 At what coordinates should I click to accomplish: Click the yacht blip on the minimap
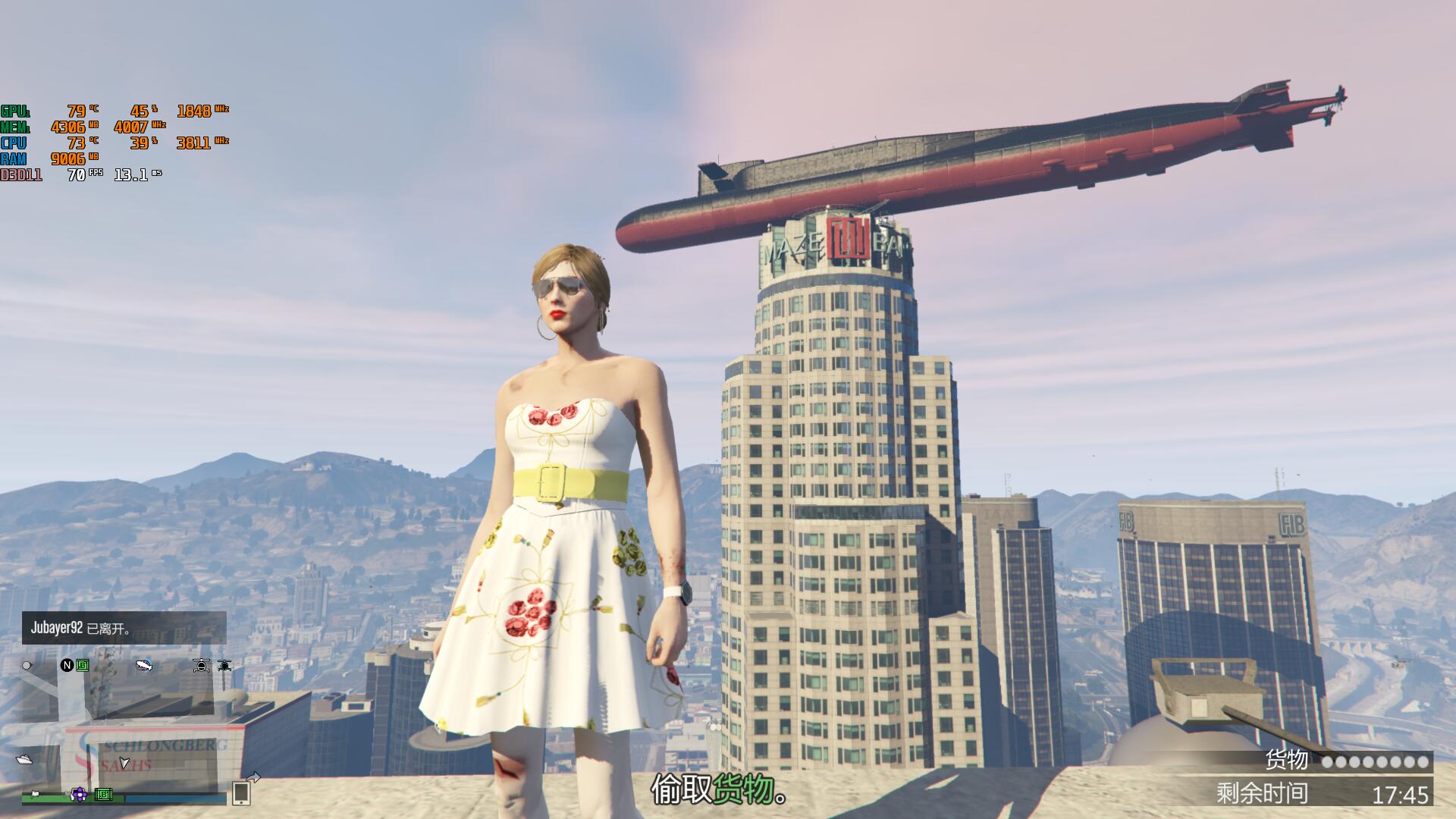tap(24, 759)
